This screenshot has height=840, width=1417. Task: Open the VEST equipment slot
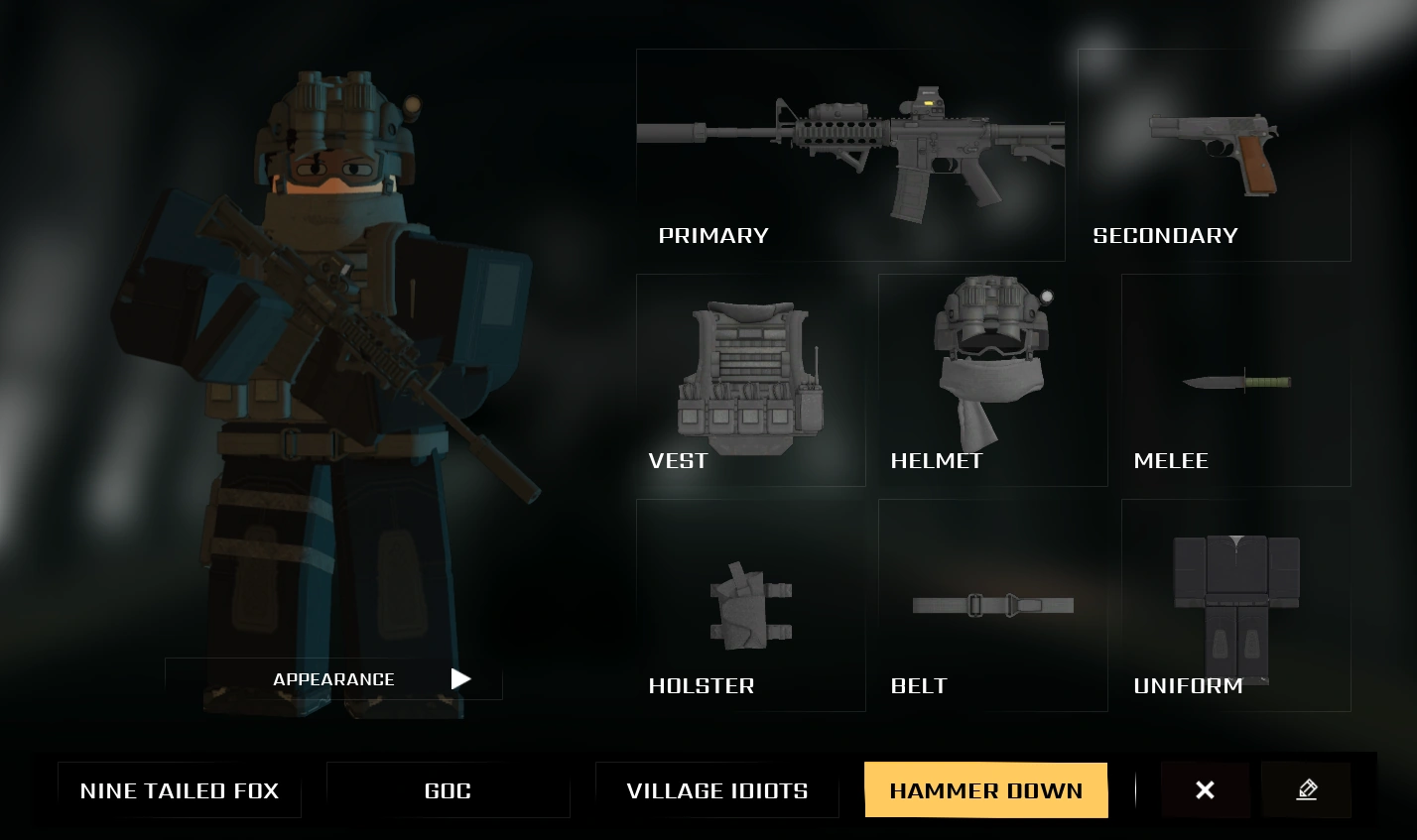pyautogui.click(x=751, y=377)
